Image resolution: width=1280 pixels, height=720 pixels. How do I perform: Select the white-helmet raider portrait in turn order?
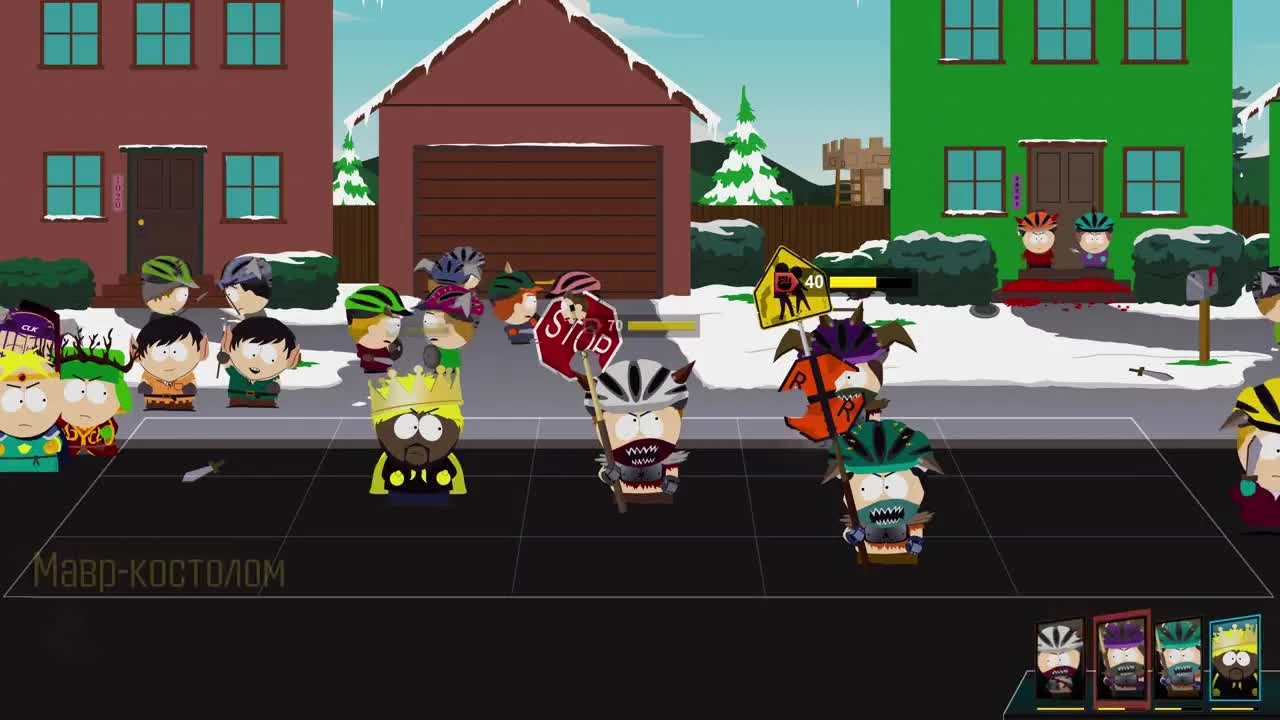coord(1060,660)
